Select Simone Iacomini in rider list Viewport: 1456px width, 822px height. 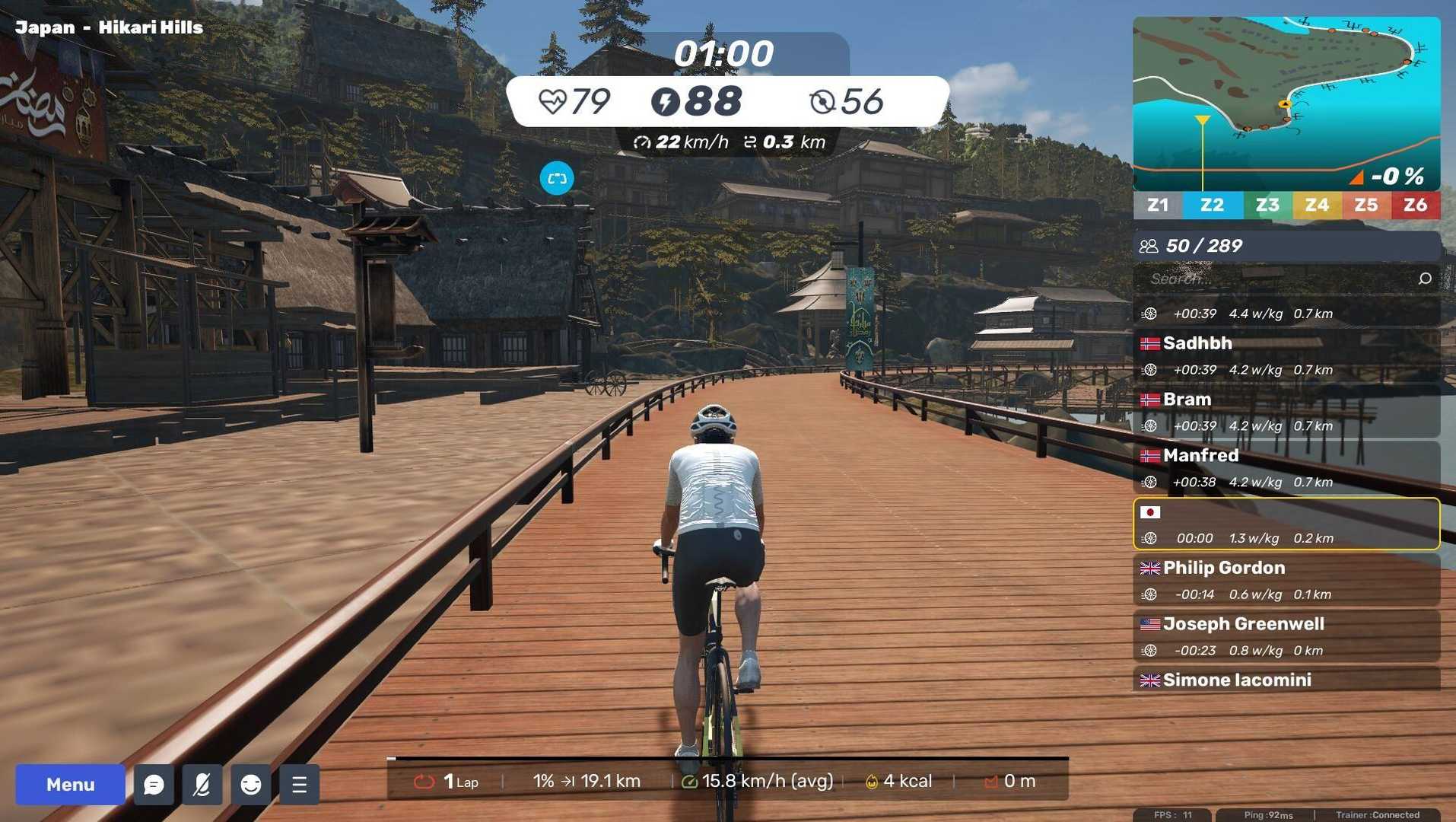[x=1286, y=680]
